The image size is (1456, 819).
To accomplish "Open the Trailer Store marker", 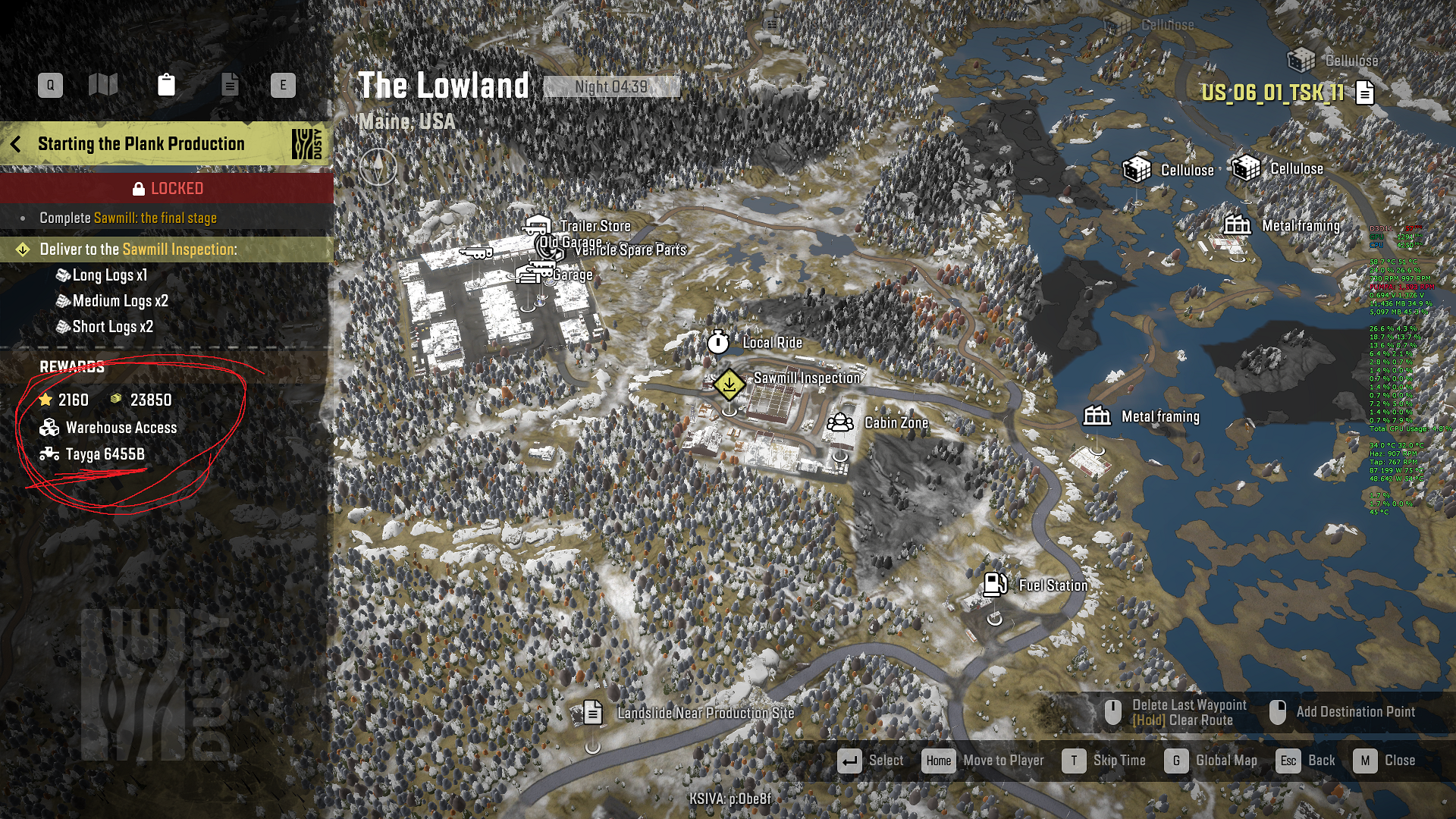I will pos(538,226).
